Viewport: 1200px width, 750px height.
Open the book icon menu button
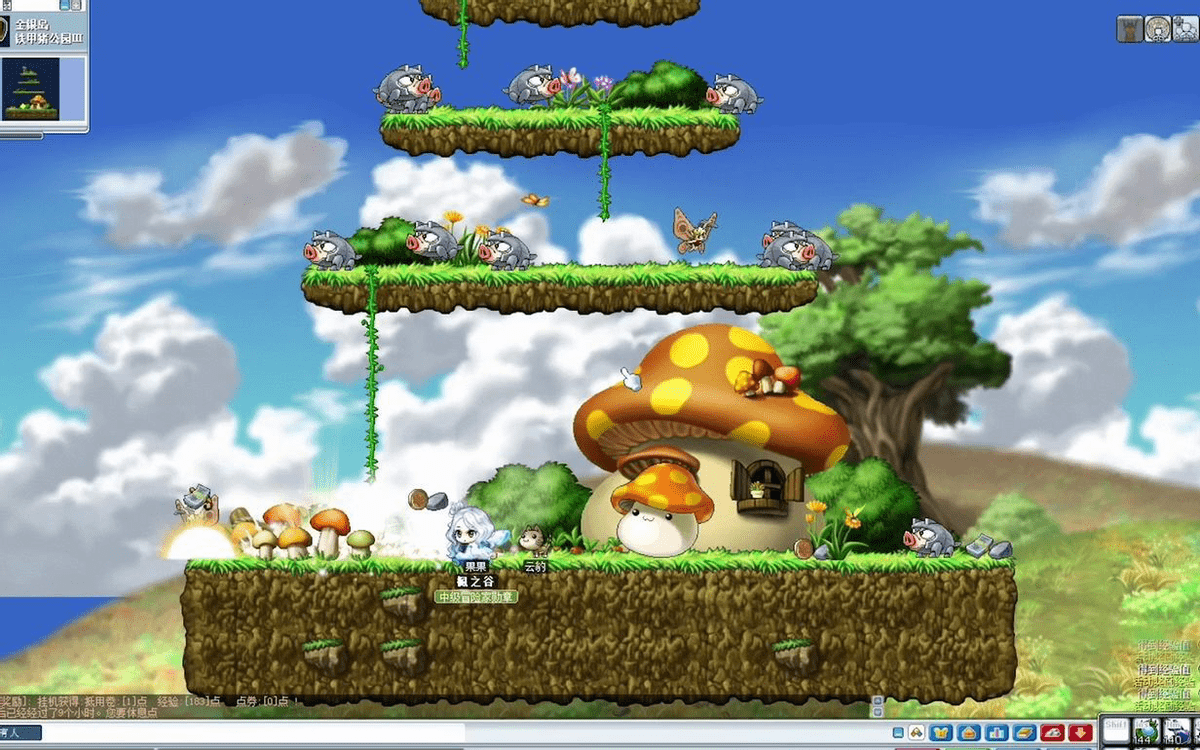pos(1024,733)
